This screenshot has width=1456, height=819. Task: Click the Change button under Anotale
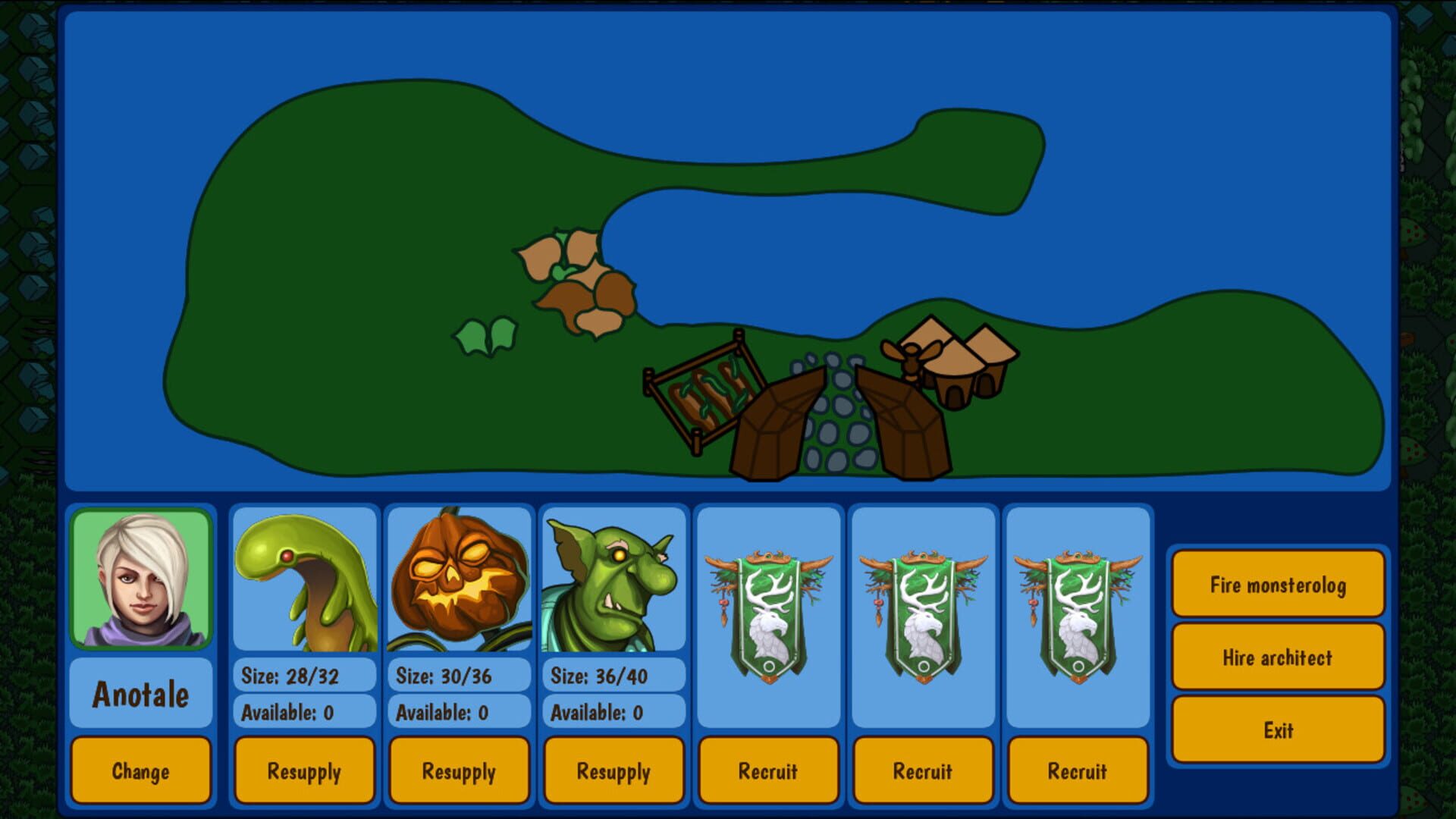140,770
